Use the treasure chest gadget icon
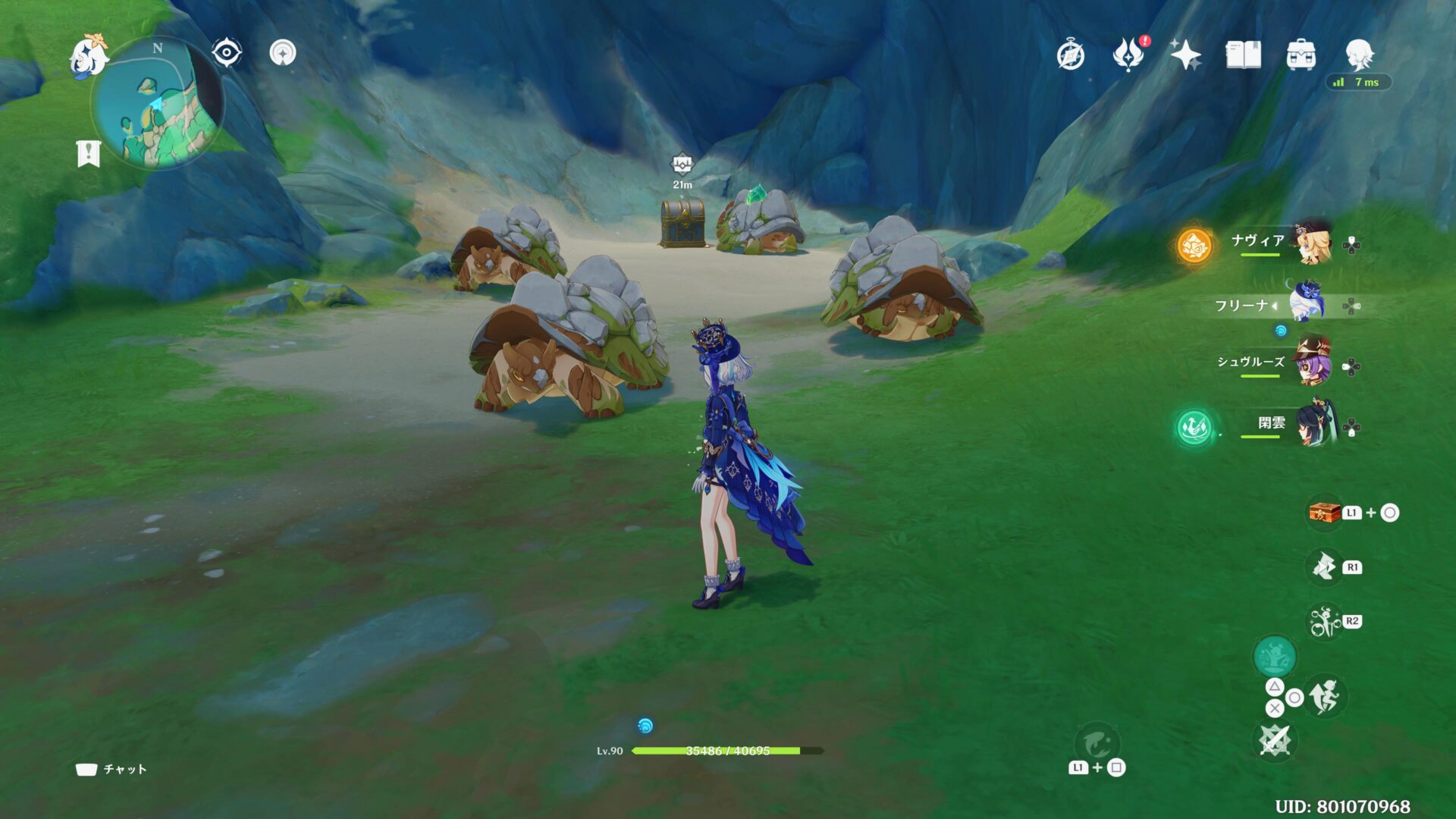Viewport: 1456px width, 819px height. [x=1324, y=513]
